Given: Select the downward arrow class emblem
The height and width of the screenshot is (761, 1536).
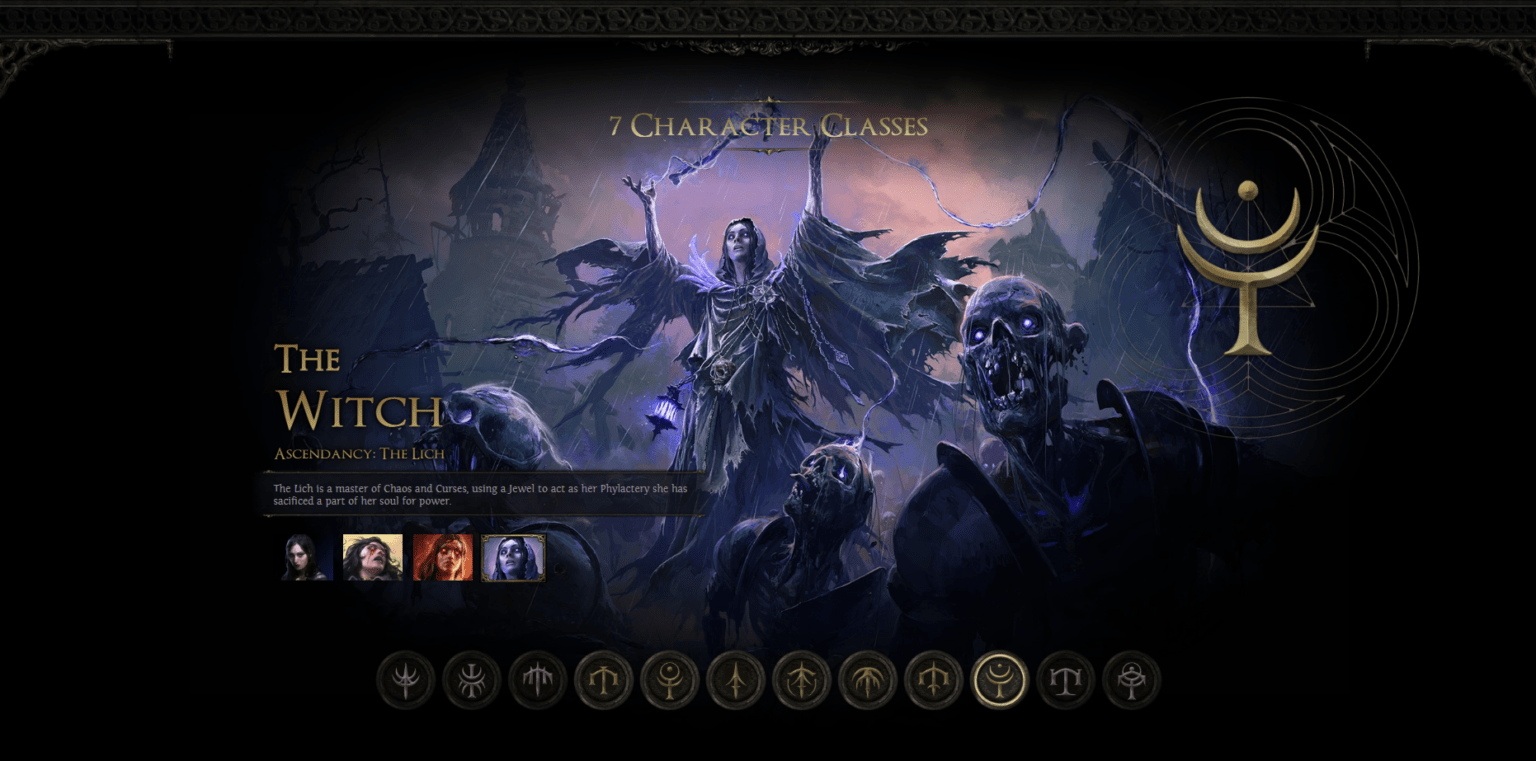Looking at the screenshot, I should tap(735, 679).
